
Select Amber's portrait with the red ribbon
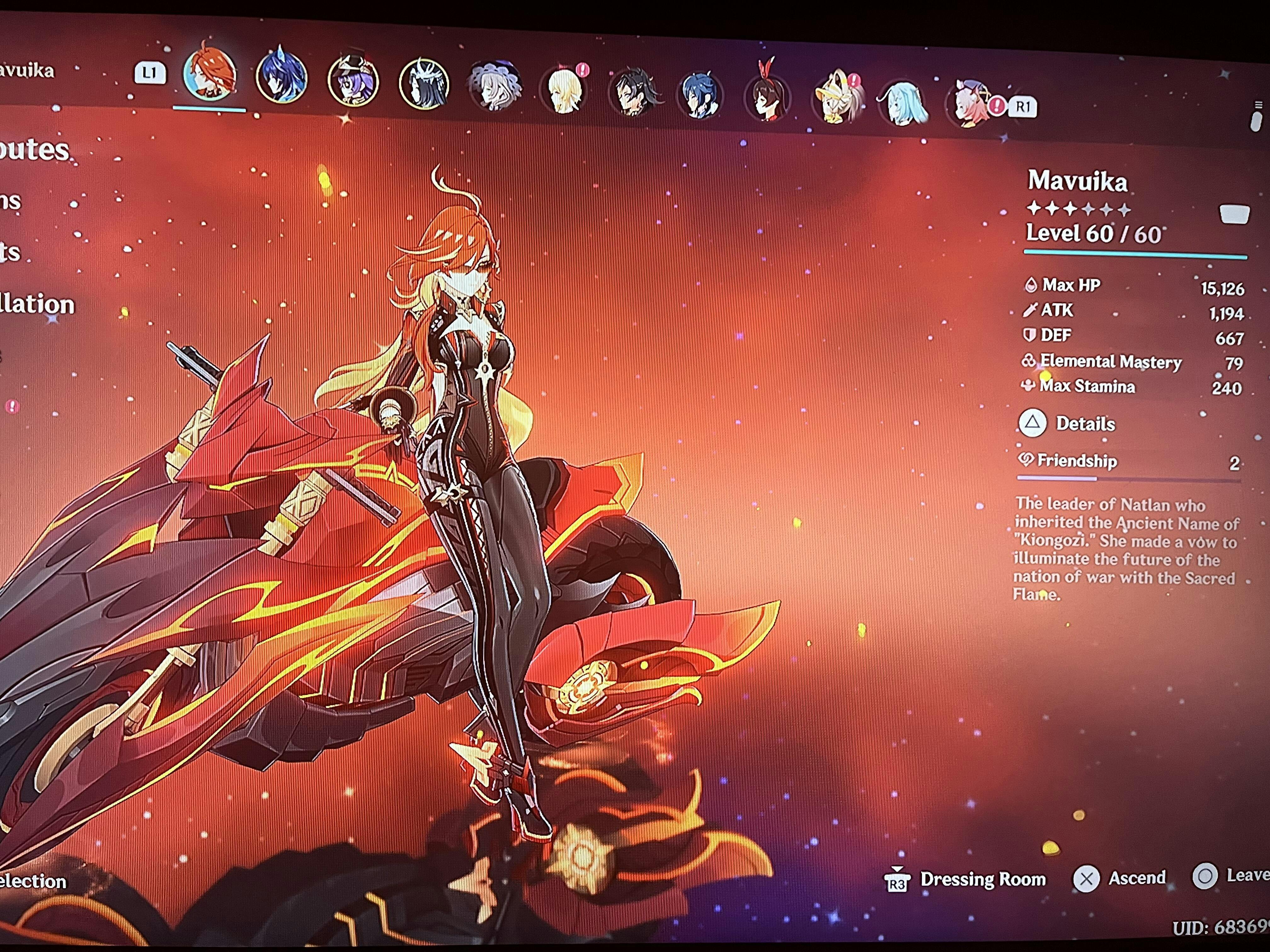pyautogui.click(x=767, y=98)
